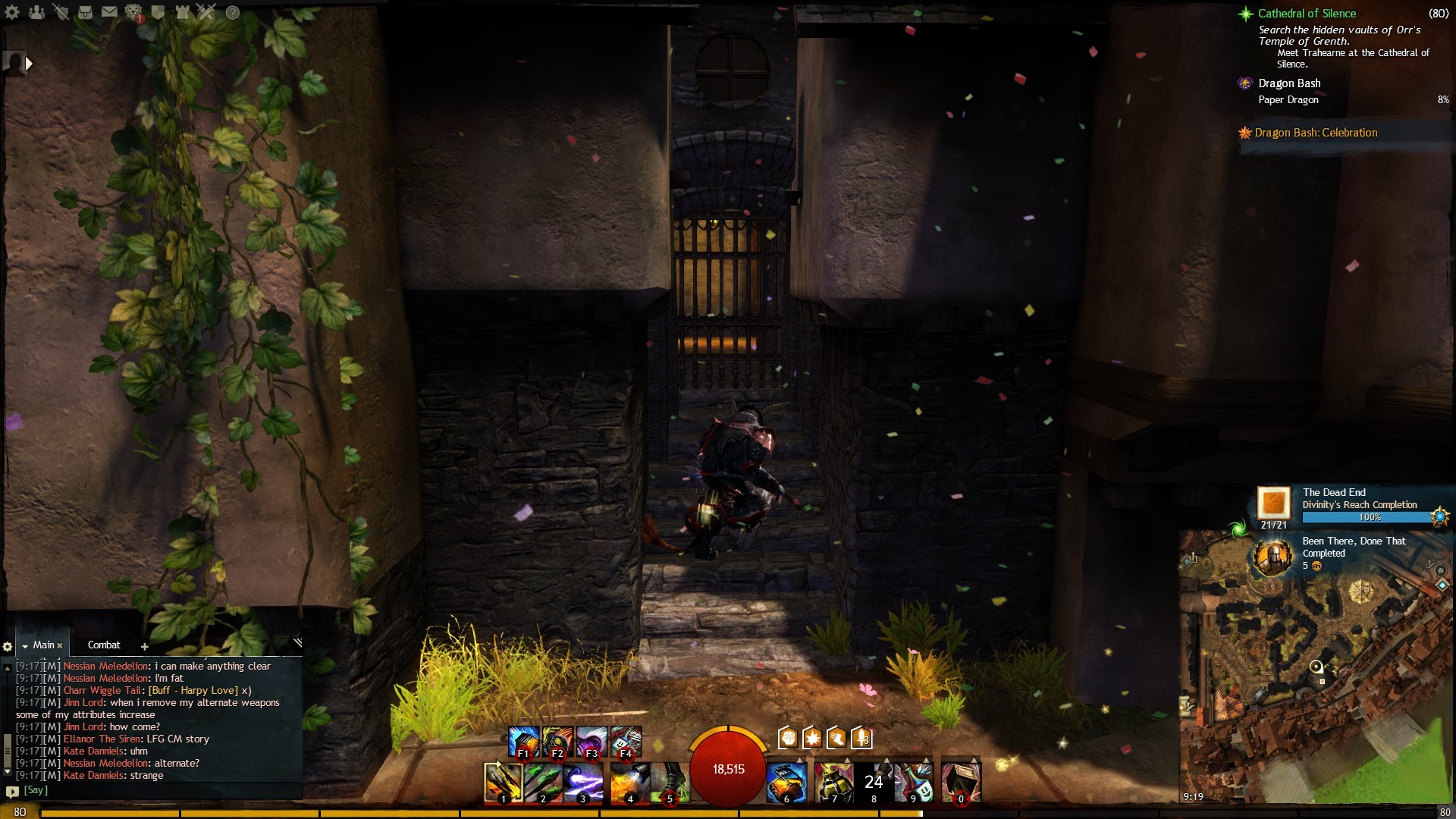The height and width of the screenshot is (819, 1456).
Task: Open the help question mark icon
Action: pos(233,12)
